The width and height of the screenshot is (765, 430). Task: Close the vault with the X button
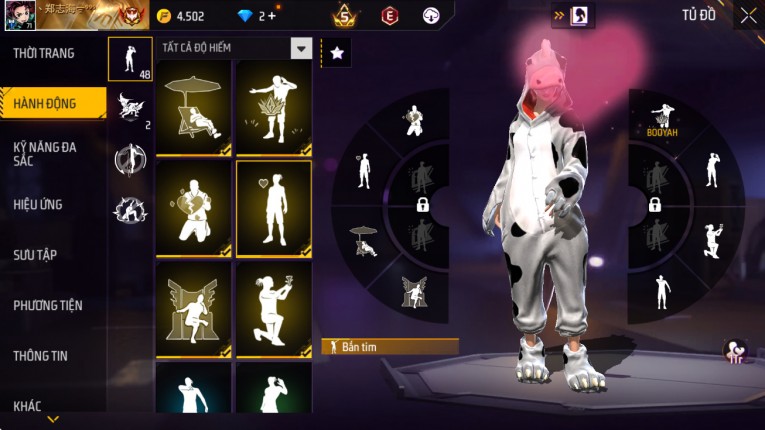[747, 15]
